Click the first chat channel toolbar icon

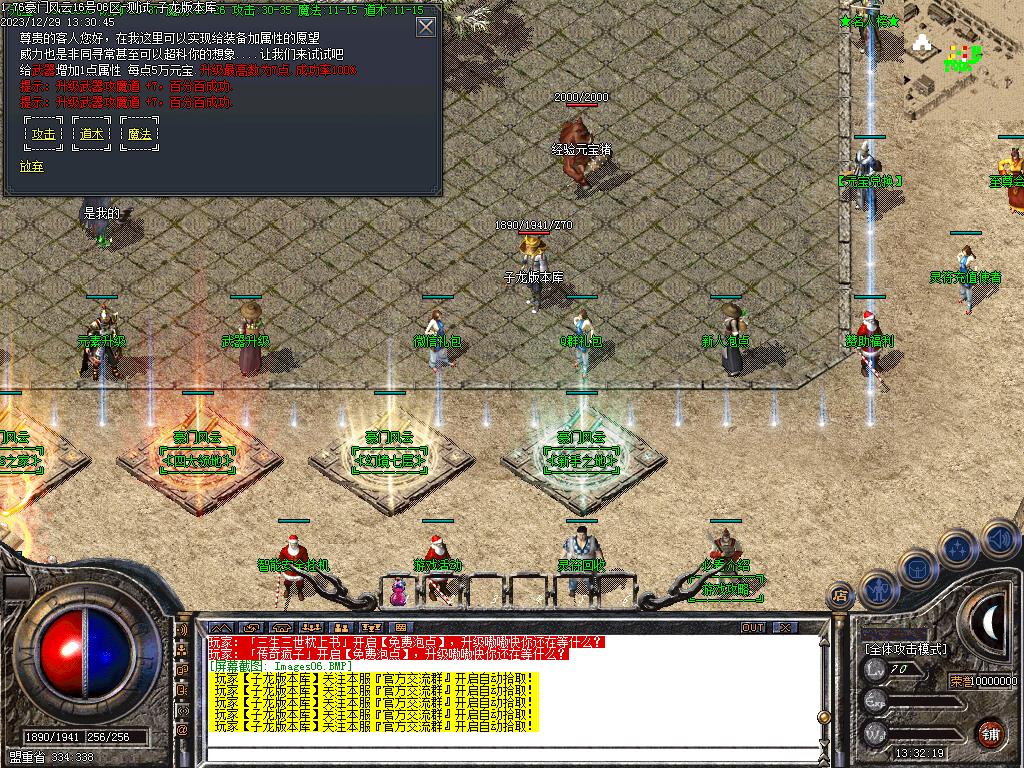[221, 628]
